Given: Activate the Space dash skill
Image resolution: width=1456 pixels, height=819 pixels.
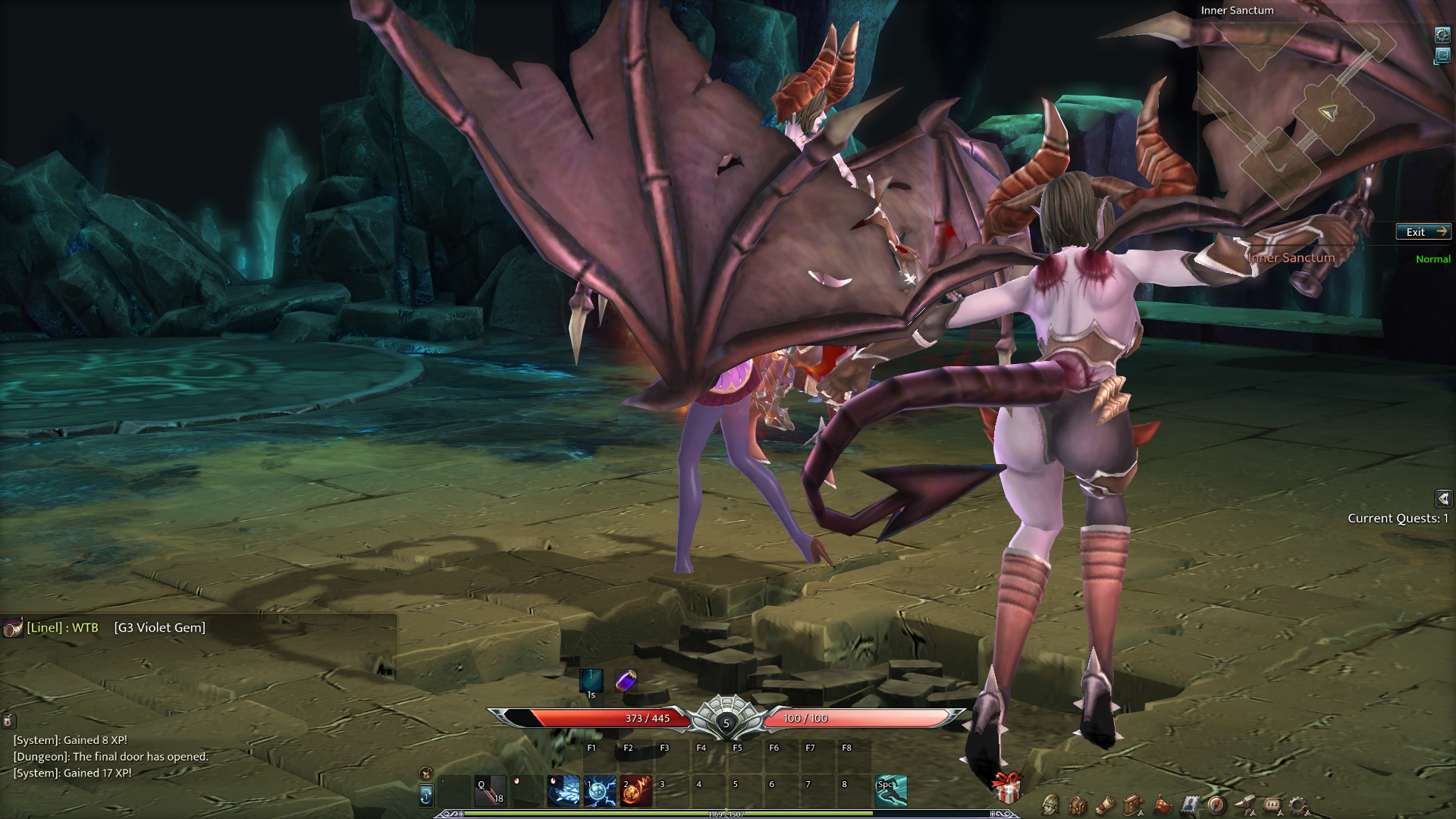Looking at the screenshot, I should pos(891,791).
